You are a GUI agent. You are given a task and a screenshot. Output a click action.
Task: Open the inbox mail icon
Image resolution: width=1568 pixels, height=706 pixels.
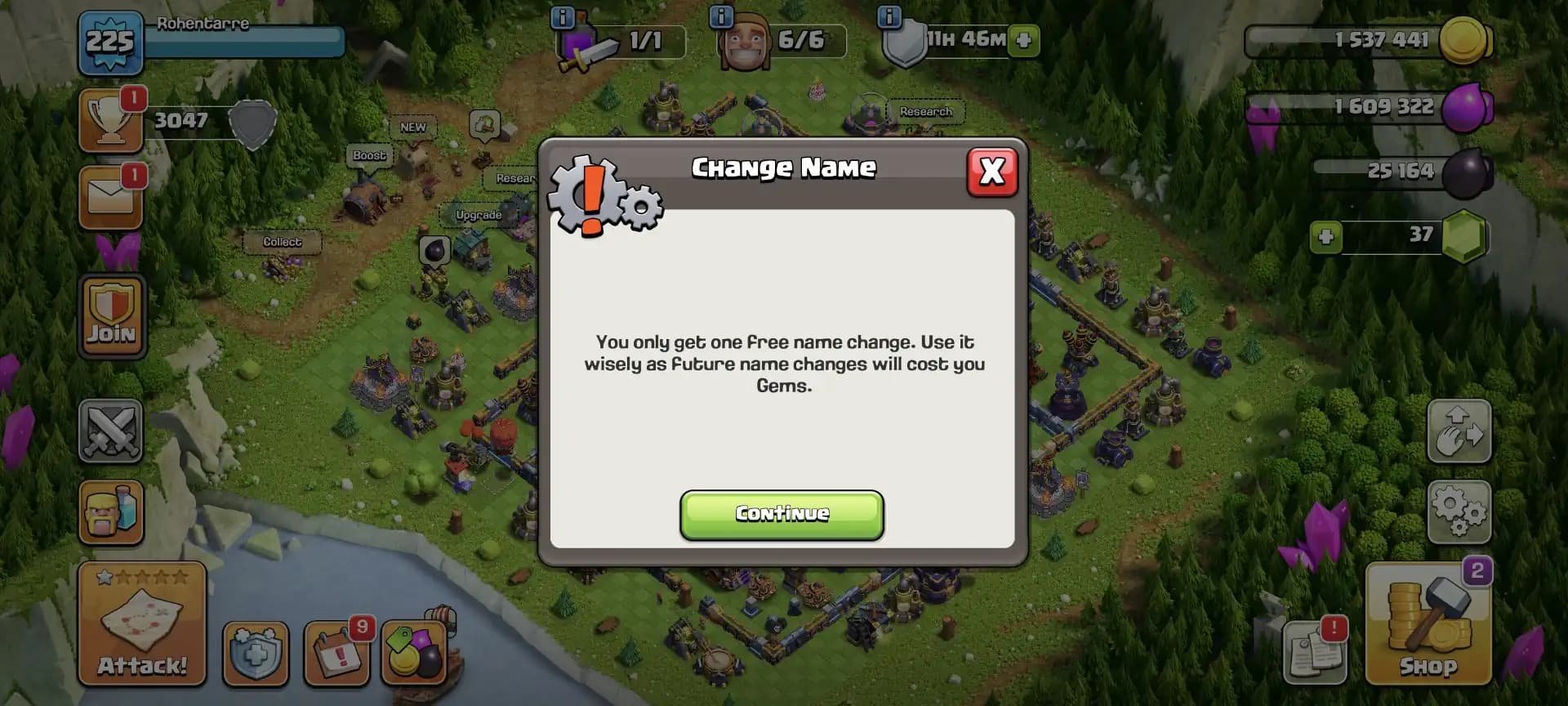click(x=111, y=194)
